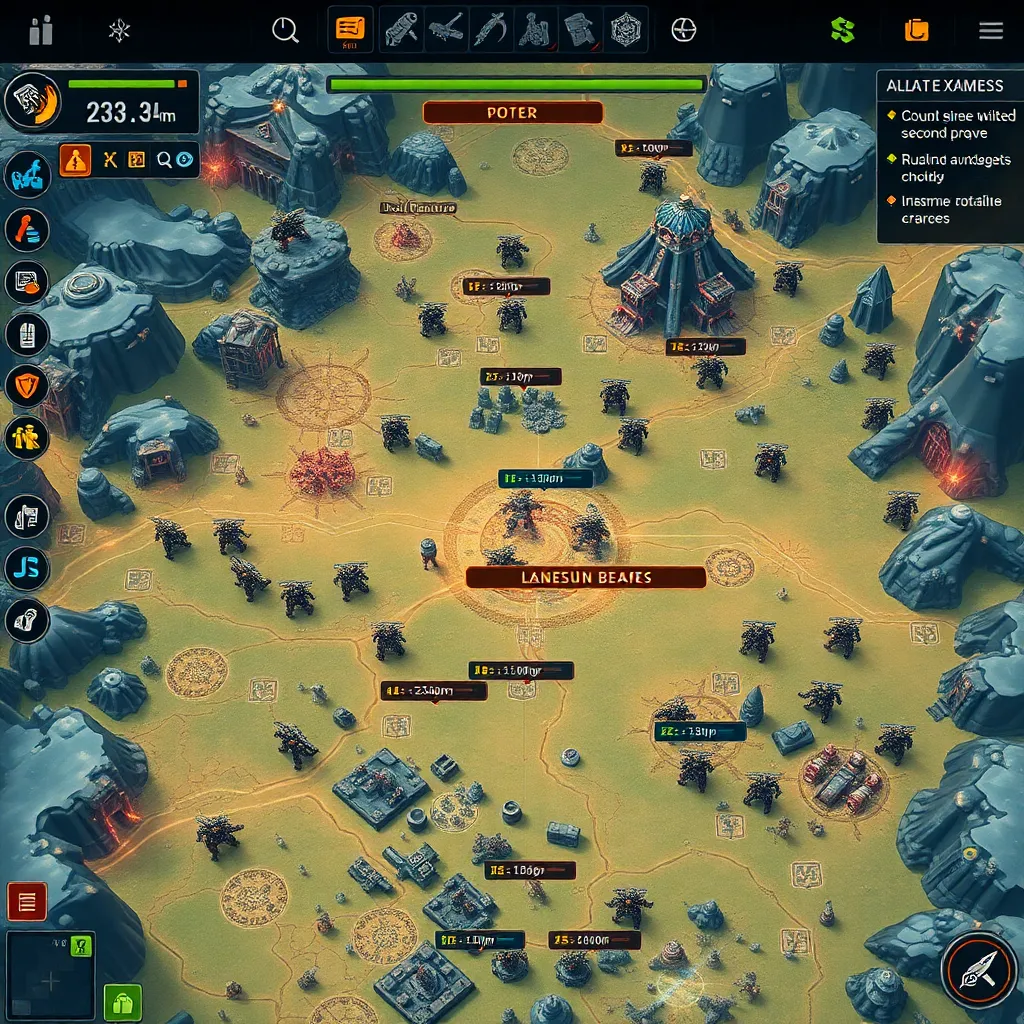Select the POTER banner label
1024x1024 pixels.
(x=512, y=113)
